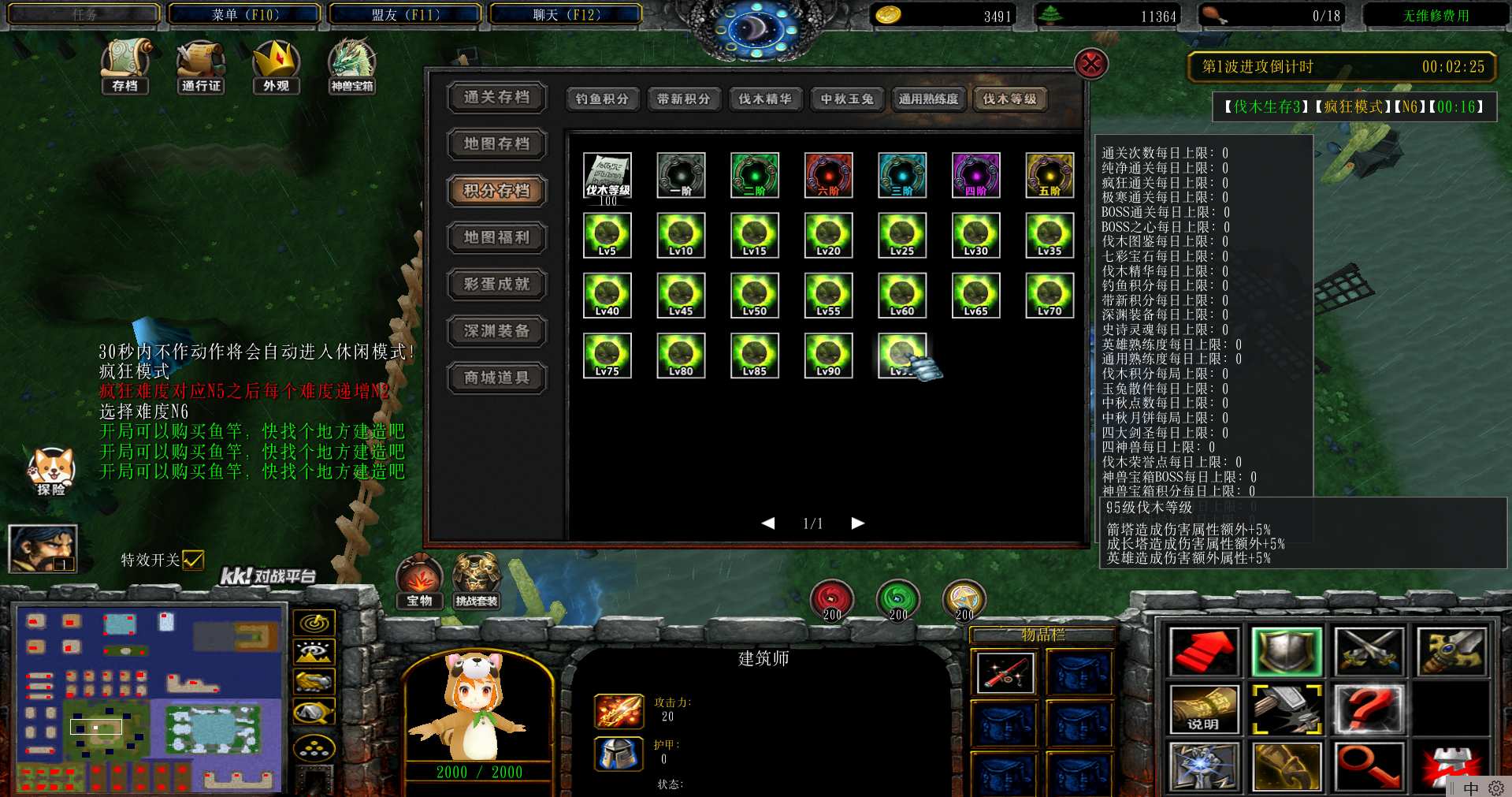Switch to the 地图福利 category
Viewport: 1512px width, 797px height.
point(496,237)
